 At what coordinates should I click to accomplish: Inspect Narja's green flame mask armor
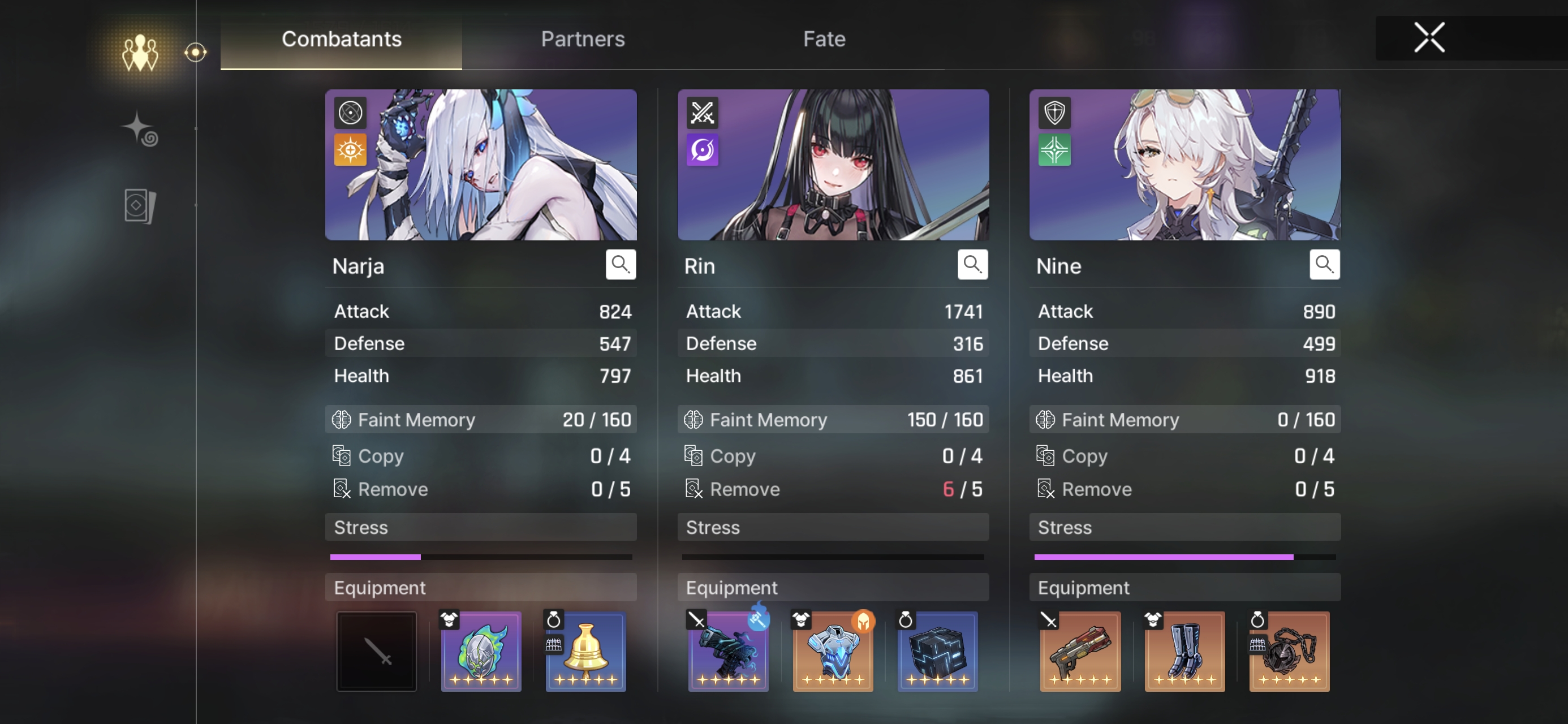point(481,651)
